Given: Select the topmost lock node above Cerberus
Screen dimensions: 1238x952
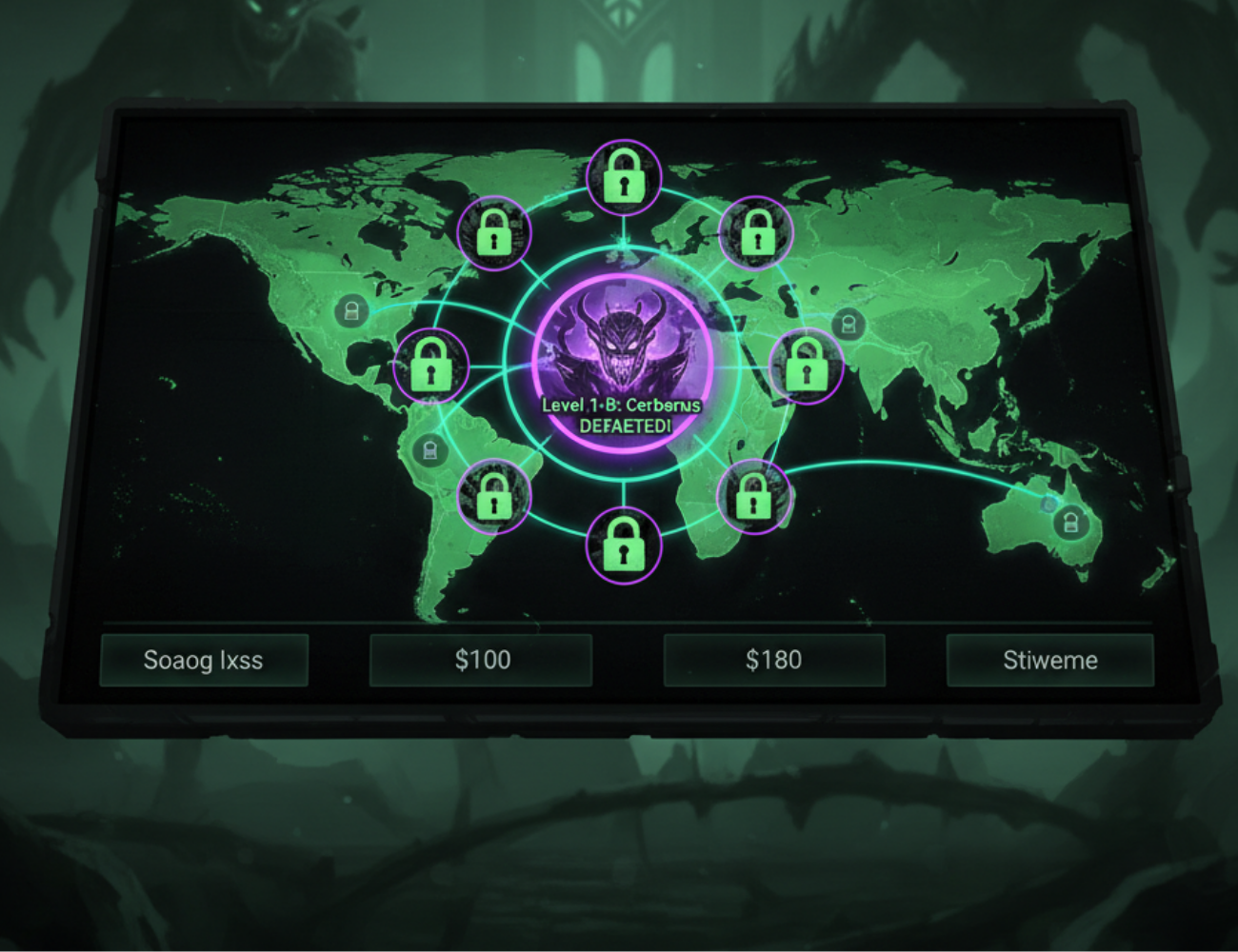Looking at the screenshot, I should pos(624,176).
